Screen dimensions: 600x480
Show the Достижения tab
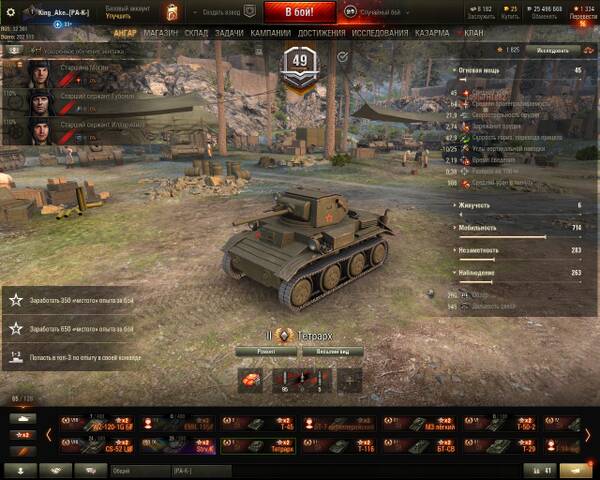click(x=321, y=33)
